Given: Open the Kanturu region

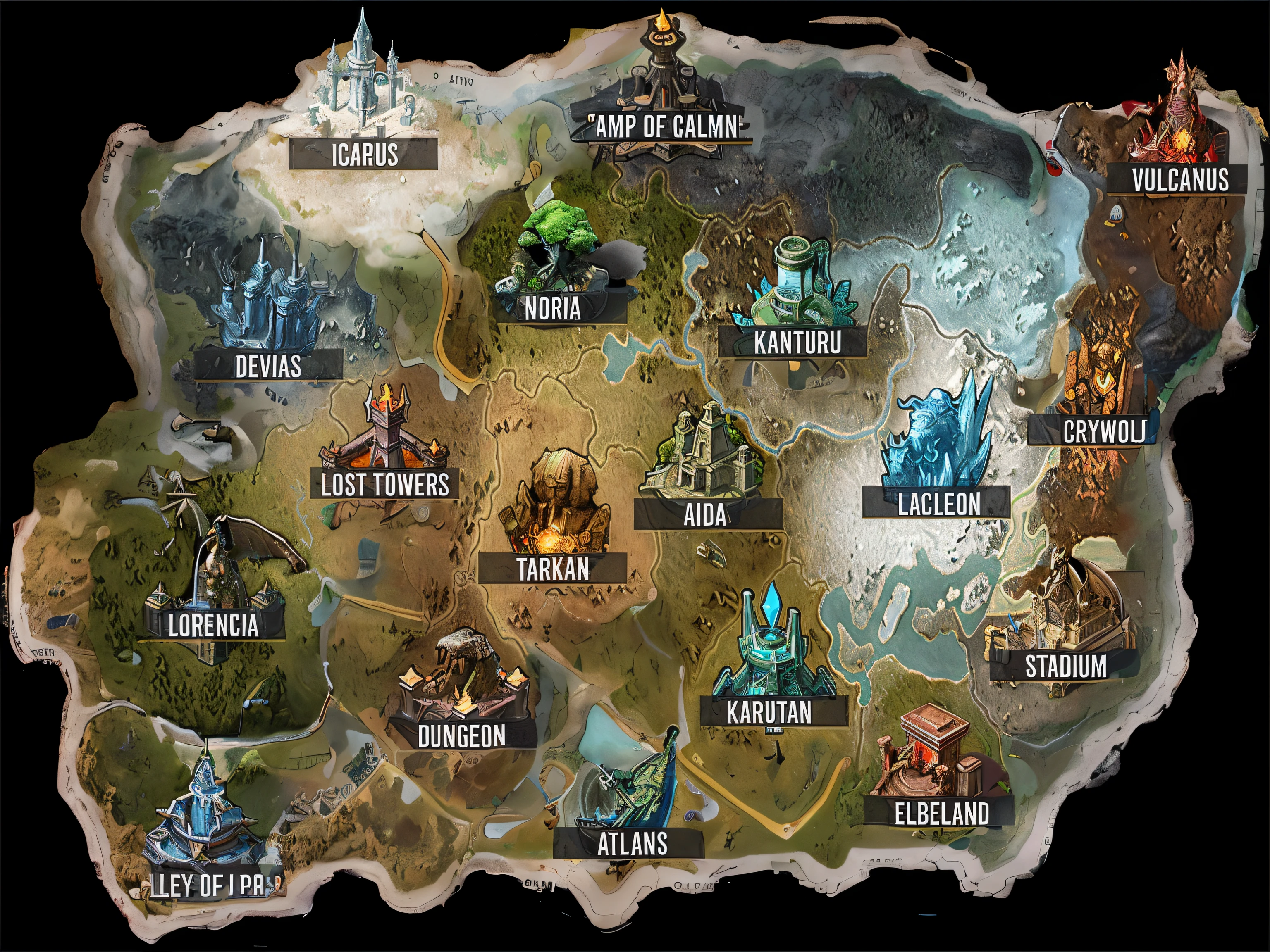Looking at the screenshot, I should (x=797, y=343).
